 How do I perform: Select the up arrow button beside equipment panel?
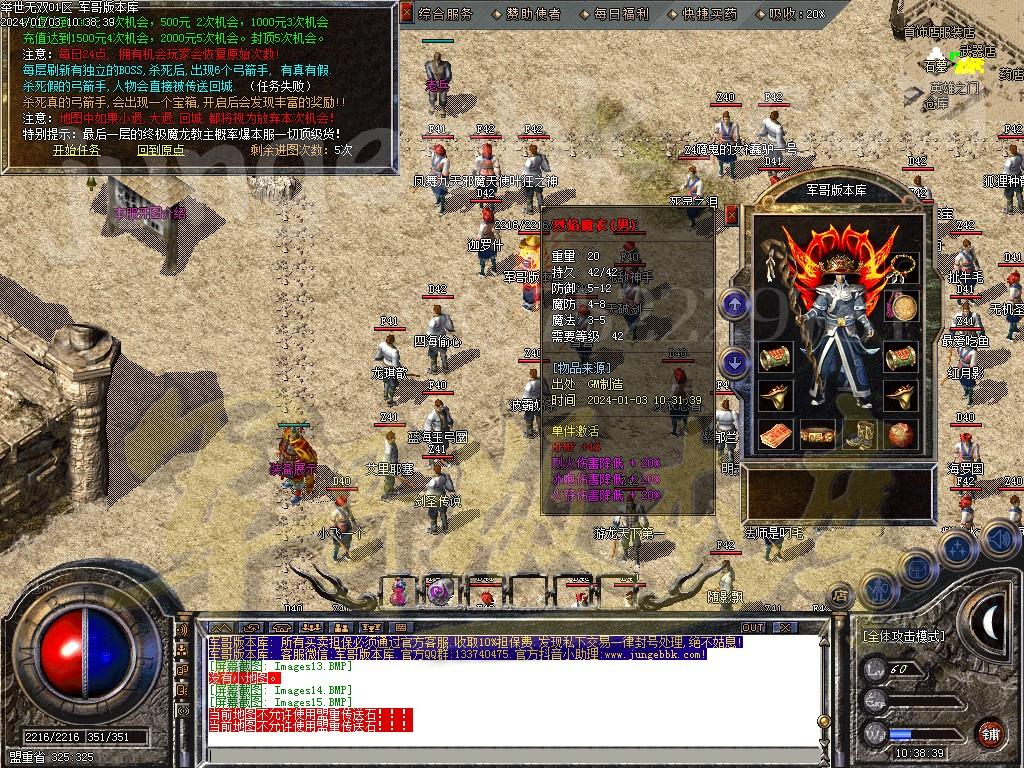(735, 303)
